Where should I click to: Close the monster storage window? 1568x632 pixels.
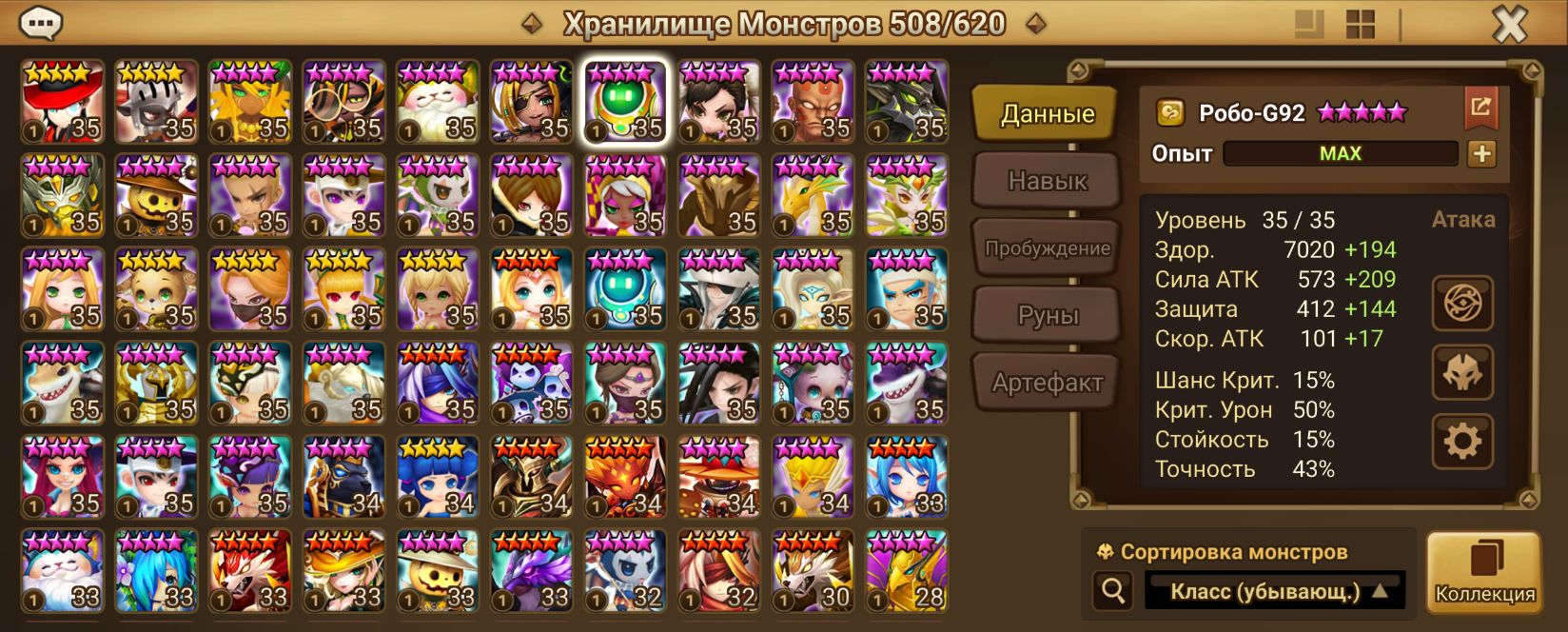coord(1509,25)
